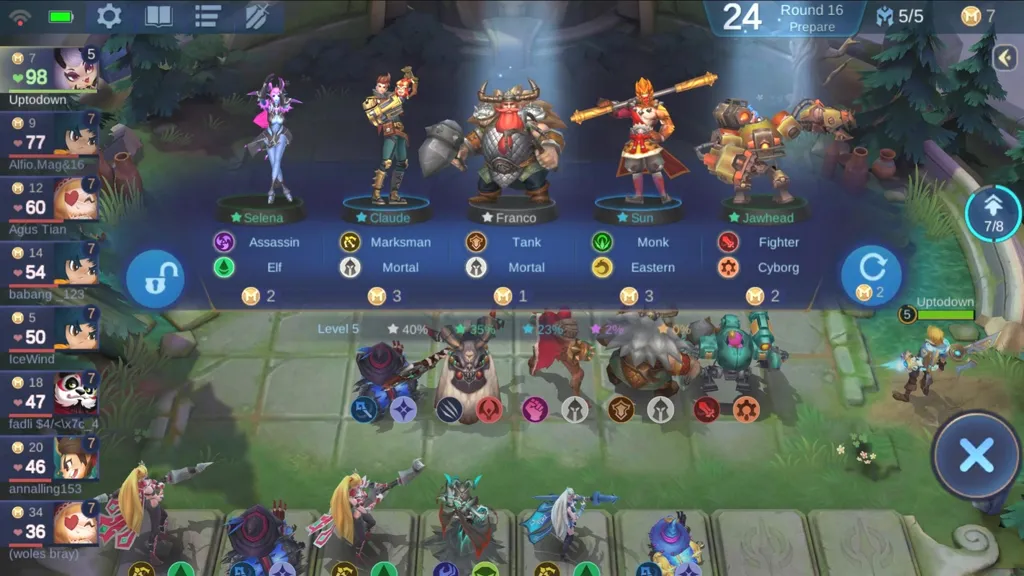The height and width of the screenshot is (576, 1024).
Task: Toggle the shop lock button
Action: pos(155,279)
